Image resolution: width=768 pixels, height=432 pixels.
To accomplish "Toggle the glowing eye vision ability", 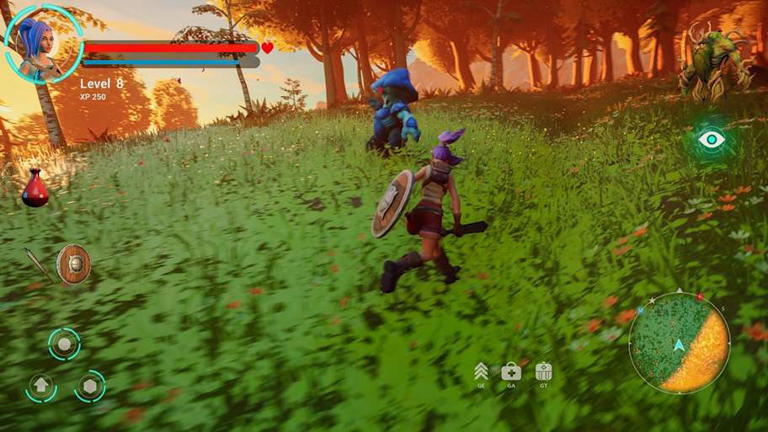I will coord(711,139).
